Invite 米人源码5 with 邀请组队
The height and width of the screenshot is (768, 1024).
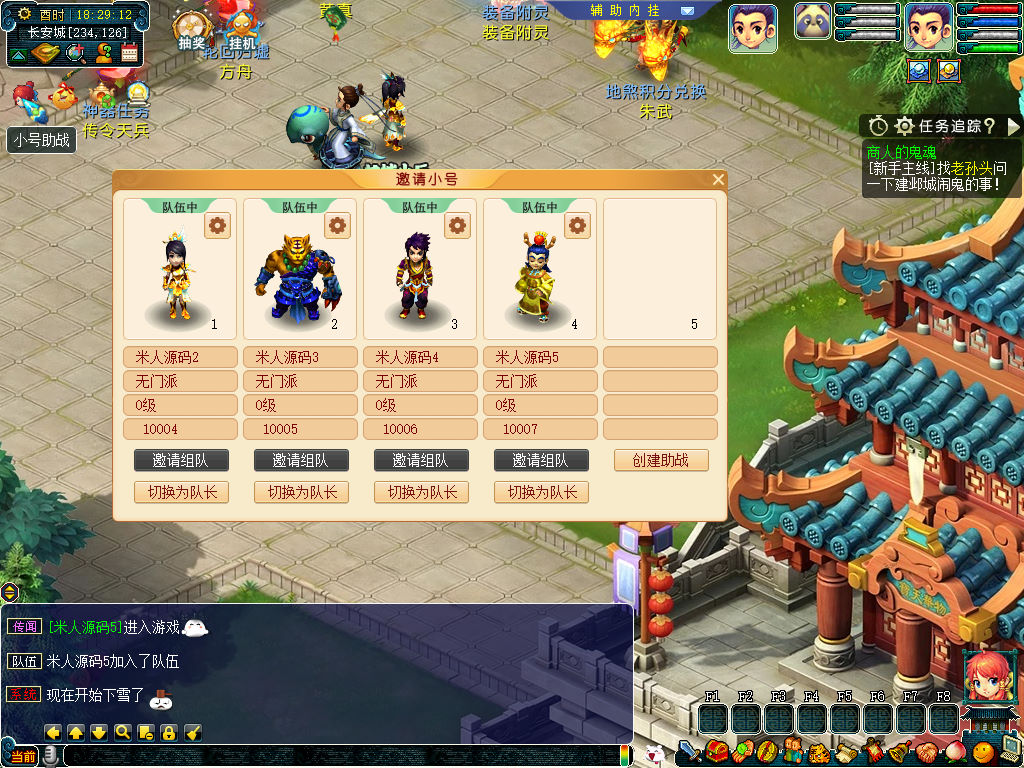(x=540, y=460)
